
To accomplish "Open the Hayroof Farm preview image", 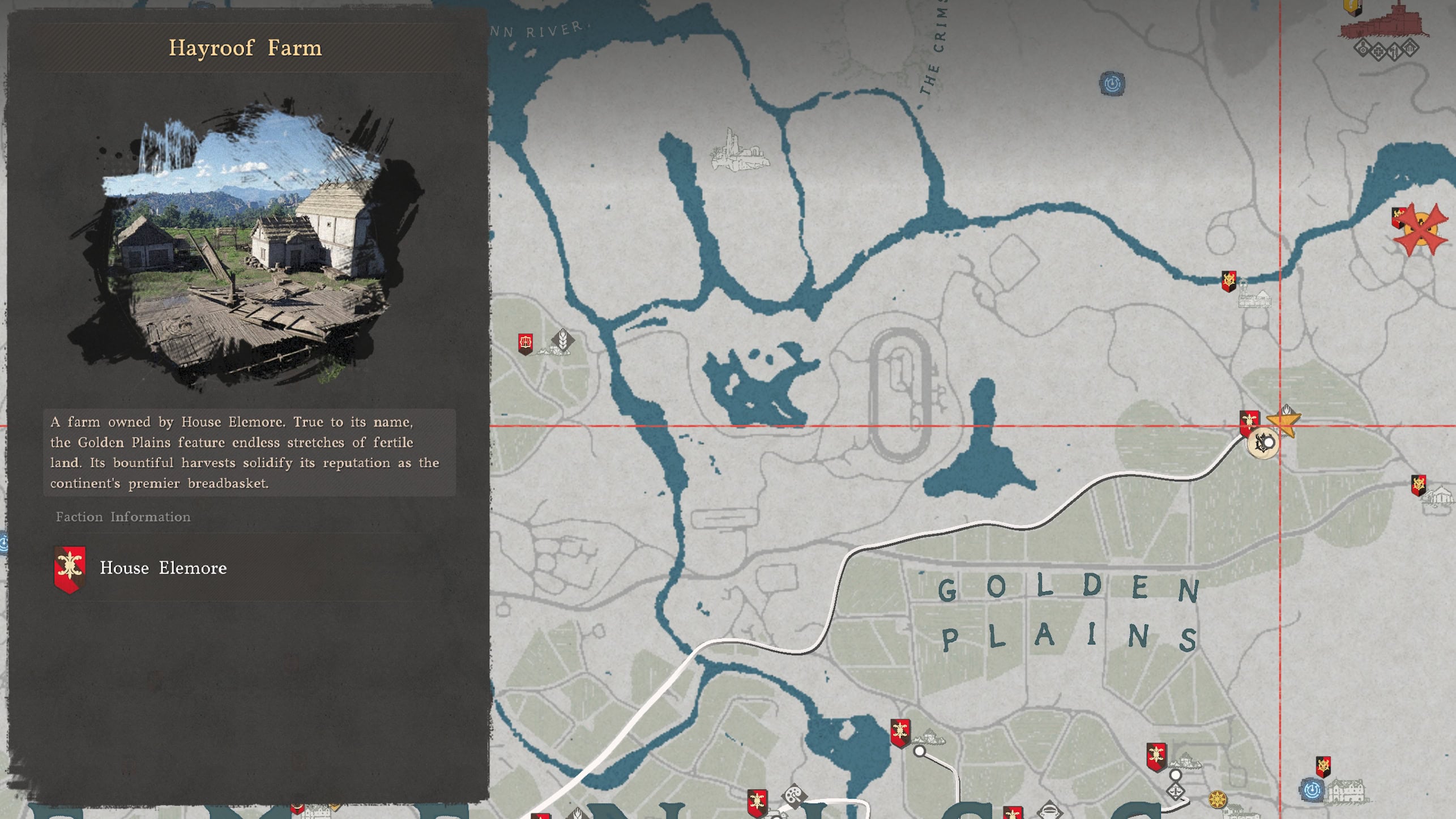I will click(245, 244).
